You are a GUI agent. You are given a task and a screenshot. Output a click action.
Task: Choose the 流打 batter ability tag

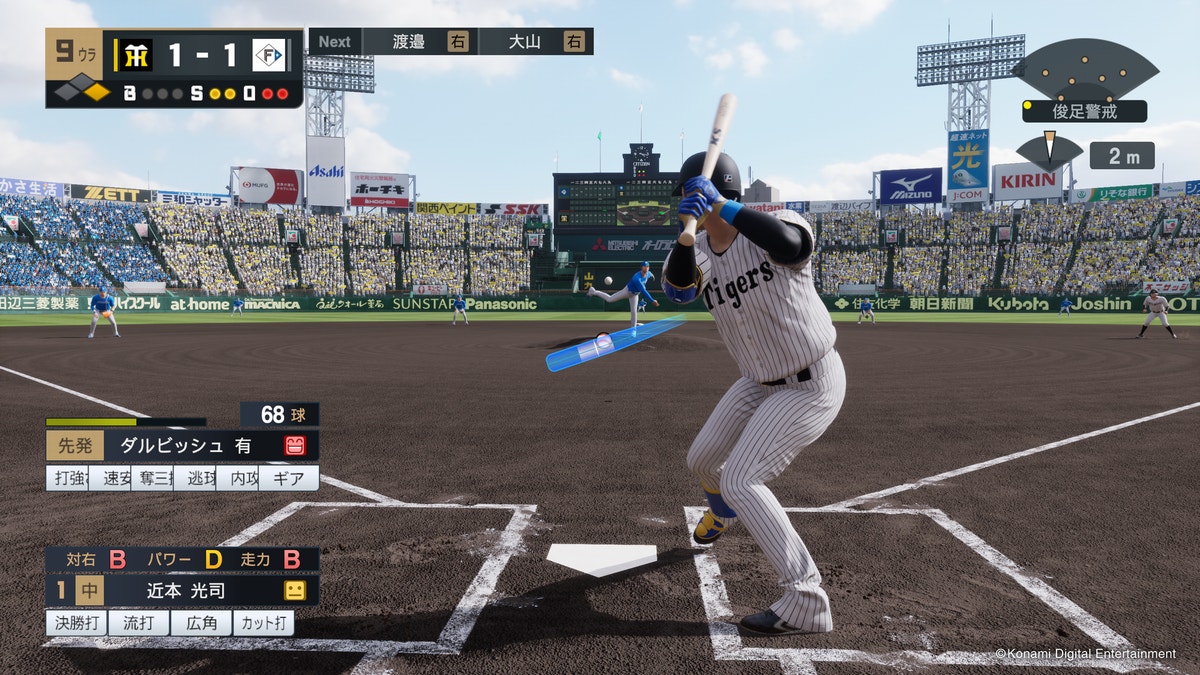[x=138, y=623]
